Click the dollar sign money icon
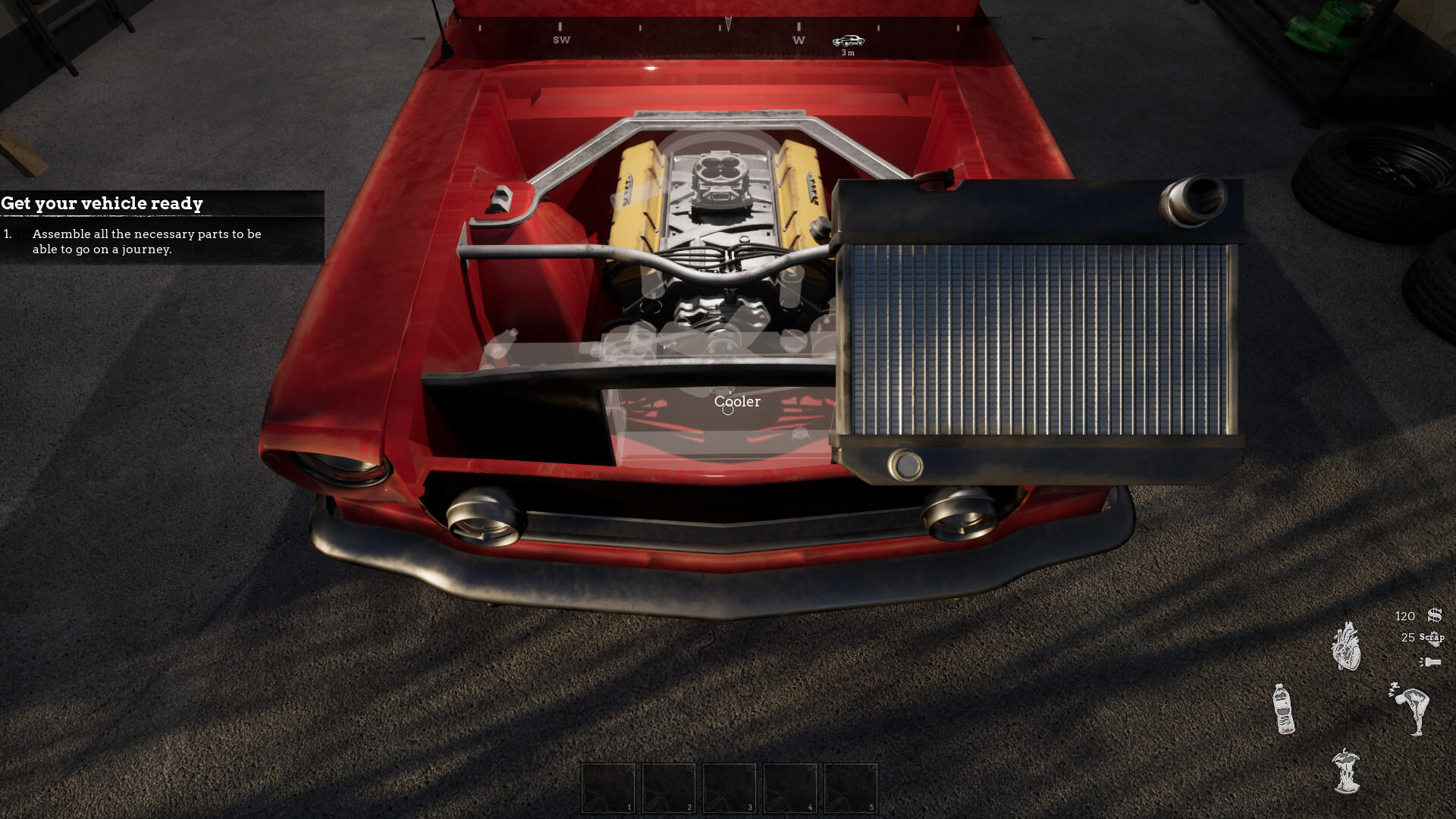Screen dimensions: 1456x819 1432,617
